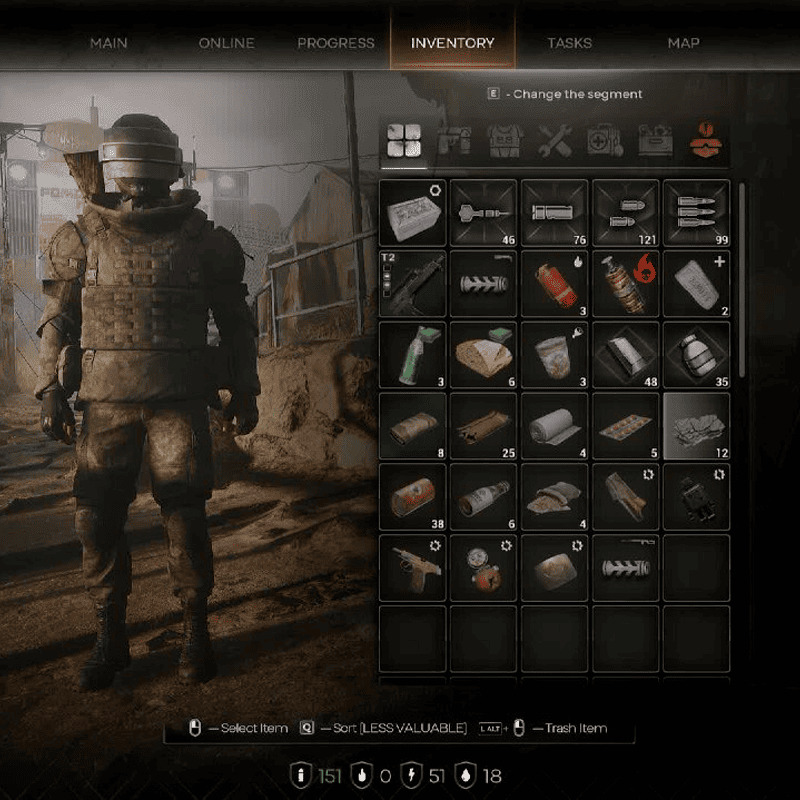This screenshot has width=800, height=800.
Task: Switch to the armor vest category
Action: click(505, 142)
